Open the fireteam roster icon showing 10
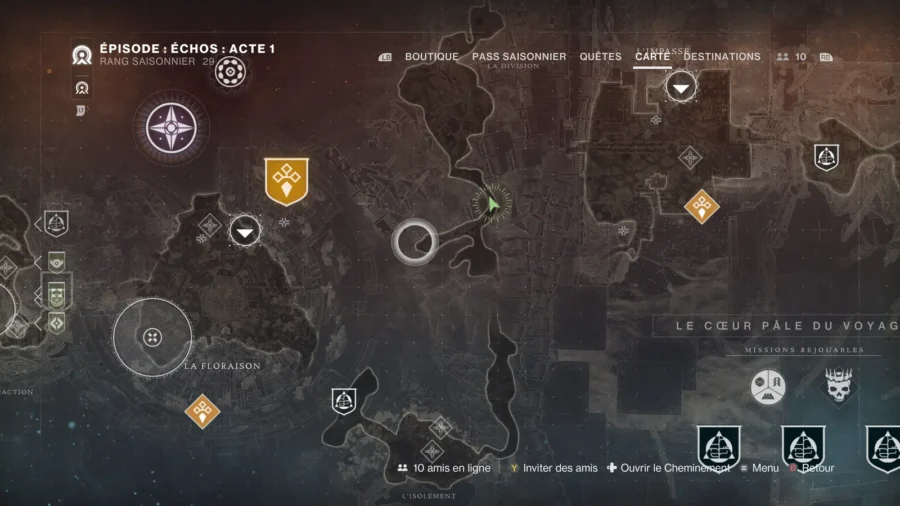900x506 pixels. [x=792, y=57]
